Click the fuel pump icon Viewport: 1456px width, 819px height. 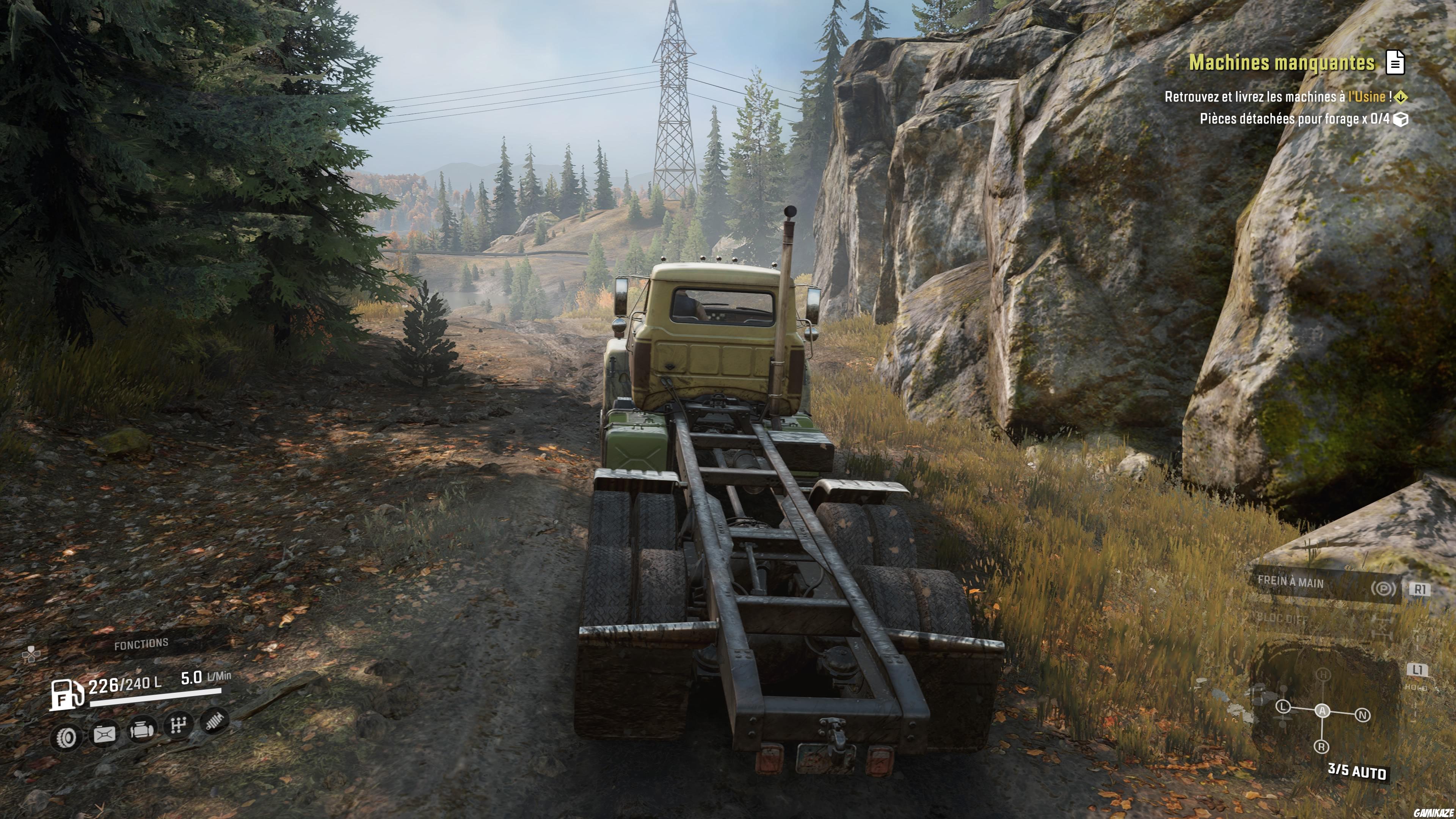67,693
